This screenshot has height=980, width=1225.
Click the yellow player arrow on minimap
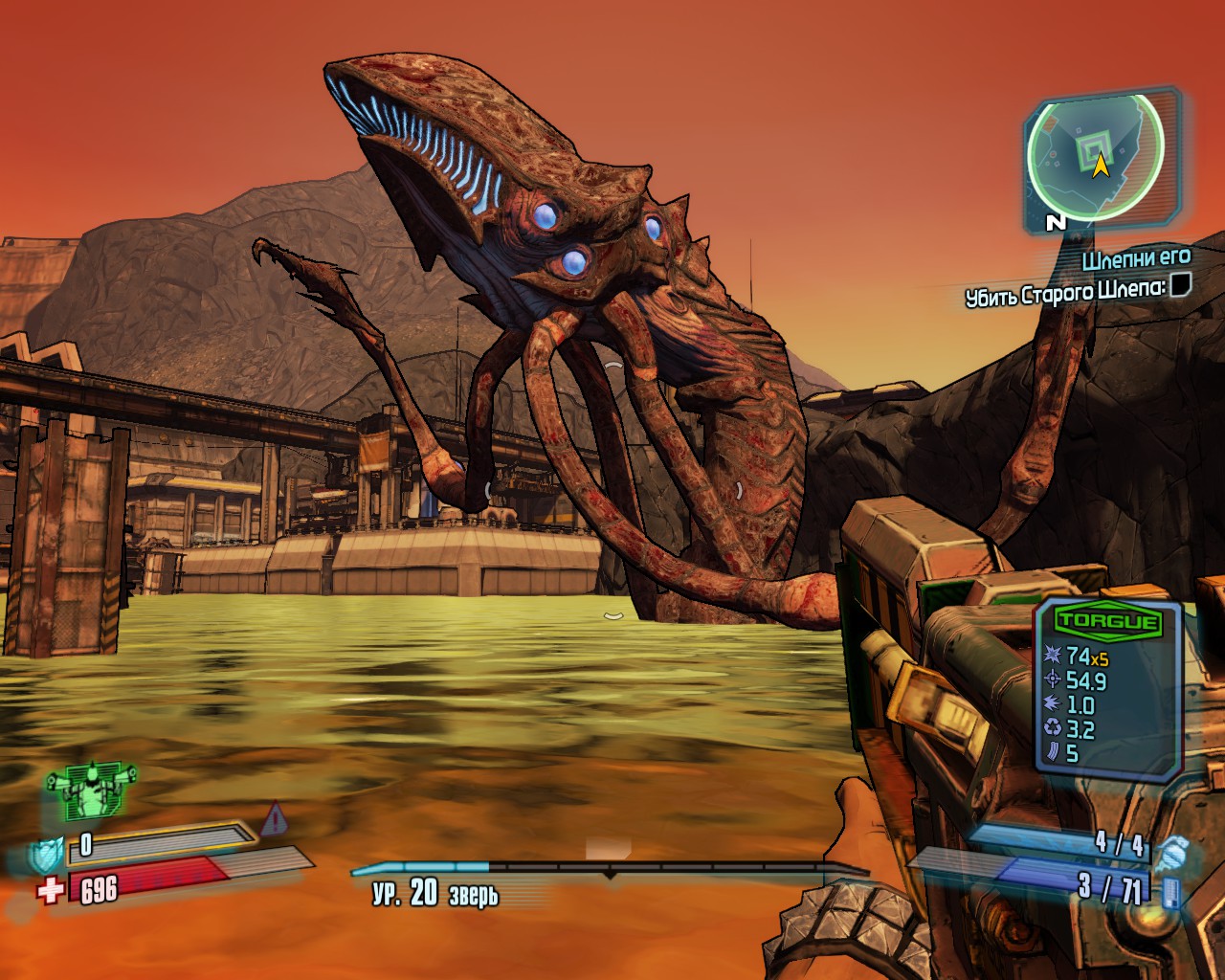1101,167
